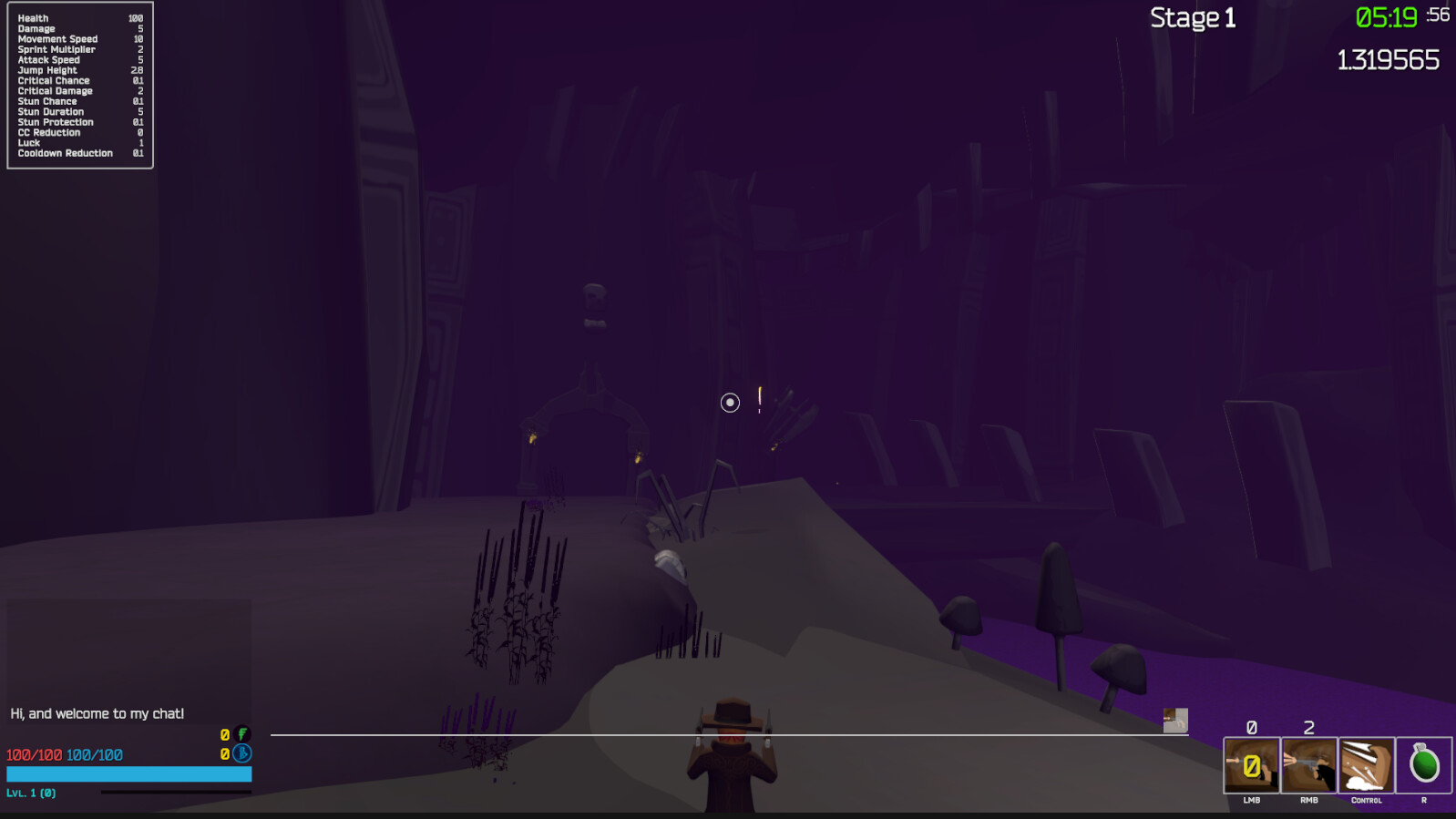Click the Lvl. 1 experience label
1456x819 pixels.
click(29, 793)
